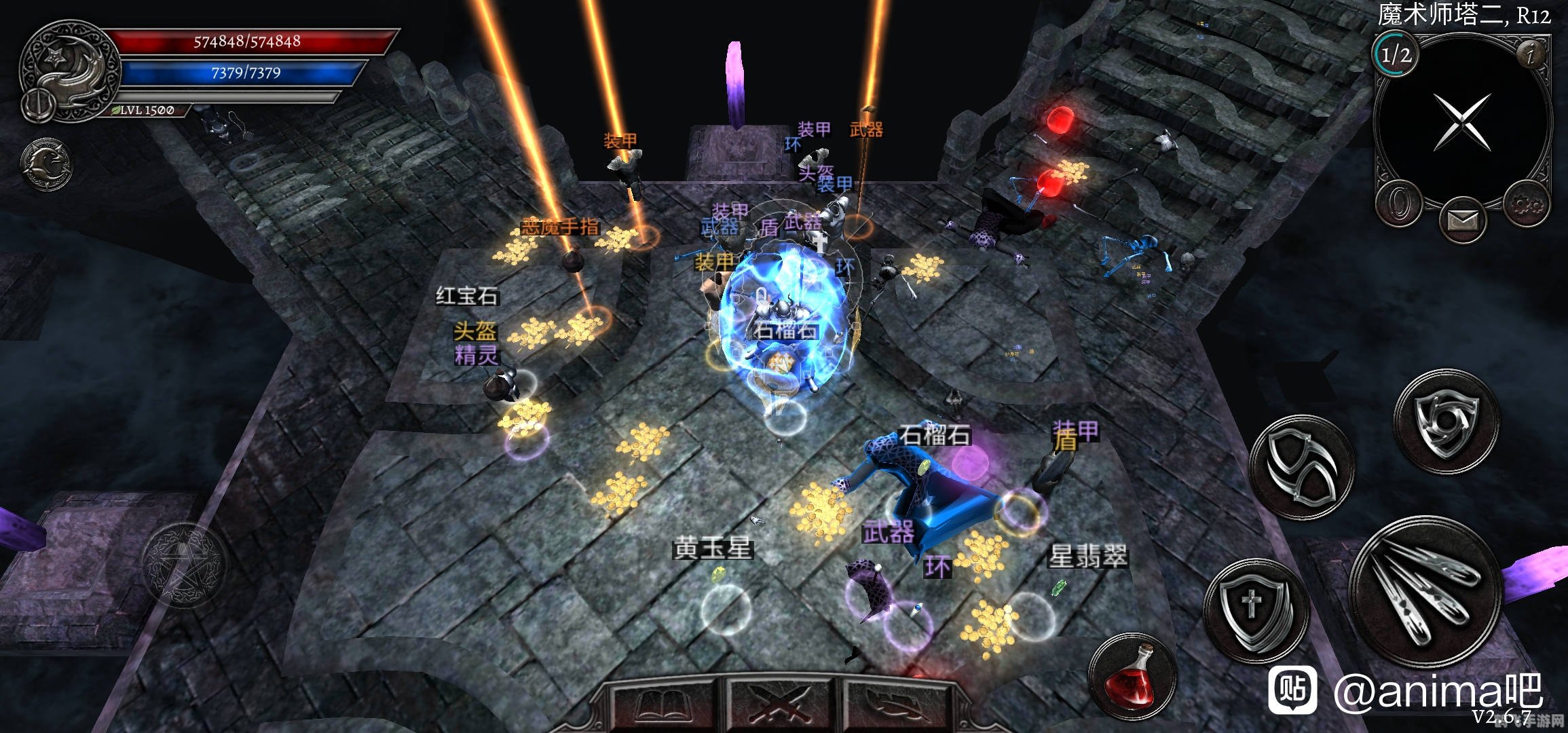Open the crossed swords menu button
Image resolution: width=1568 pixels, height=733 pixels.
[782, 706]
